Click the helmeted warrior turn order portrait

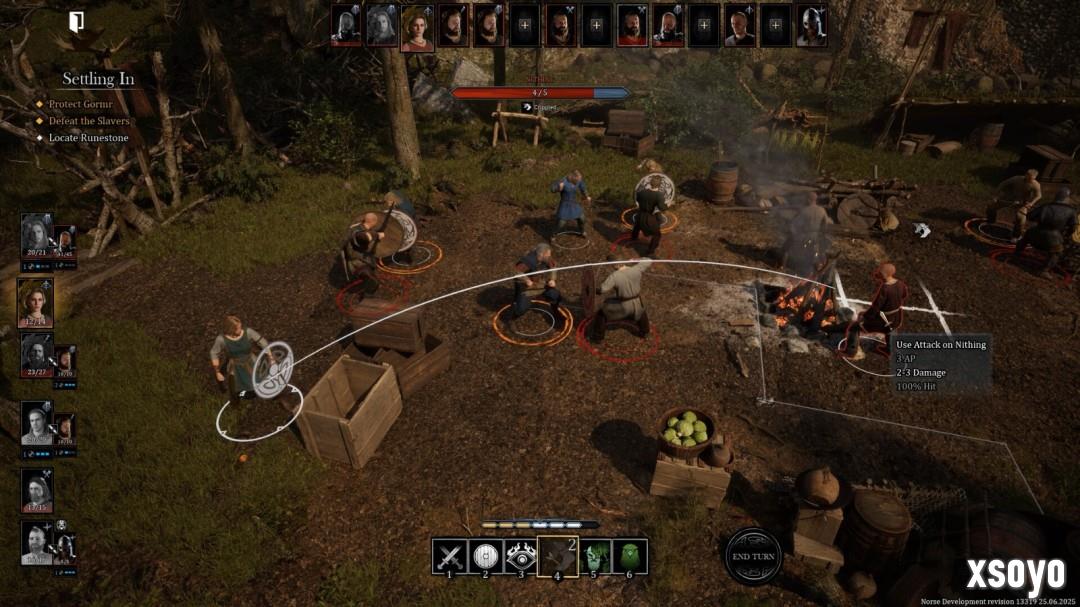click(811, 26)
